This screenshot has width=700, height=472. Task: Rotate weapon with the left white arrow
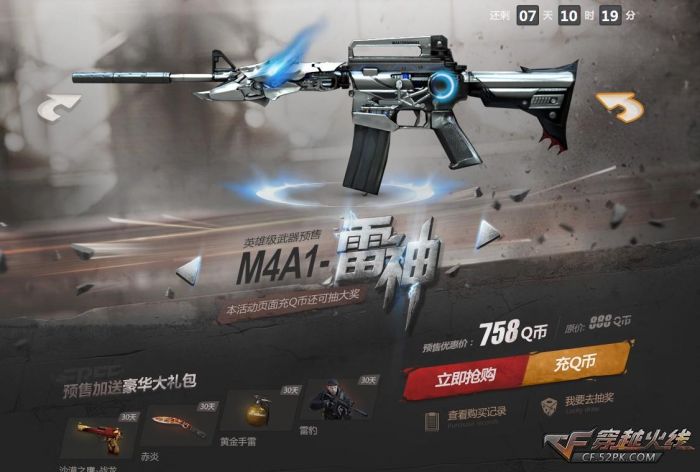click(60, 108)
